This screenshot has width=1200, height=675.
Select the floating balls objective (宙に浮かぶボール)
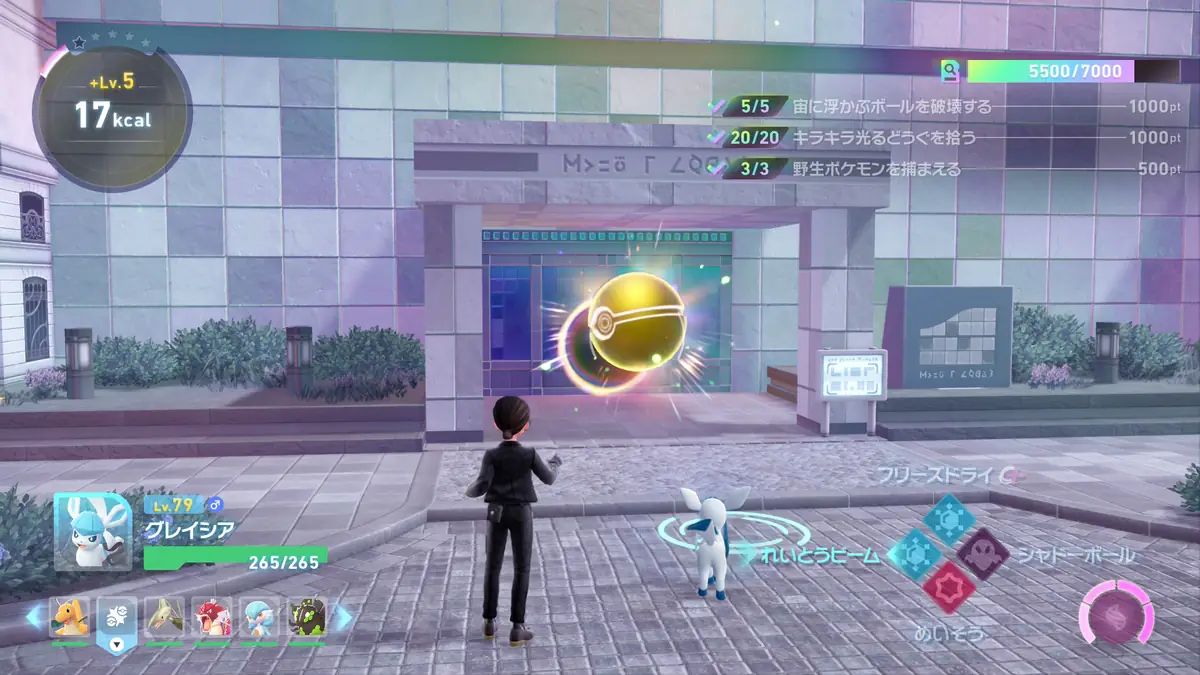(x=890, y=107)
